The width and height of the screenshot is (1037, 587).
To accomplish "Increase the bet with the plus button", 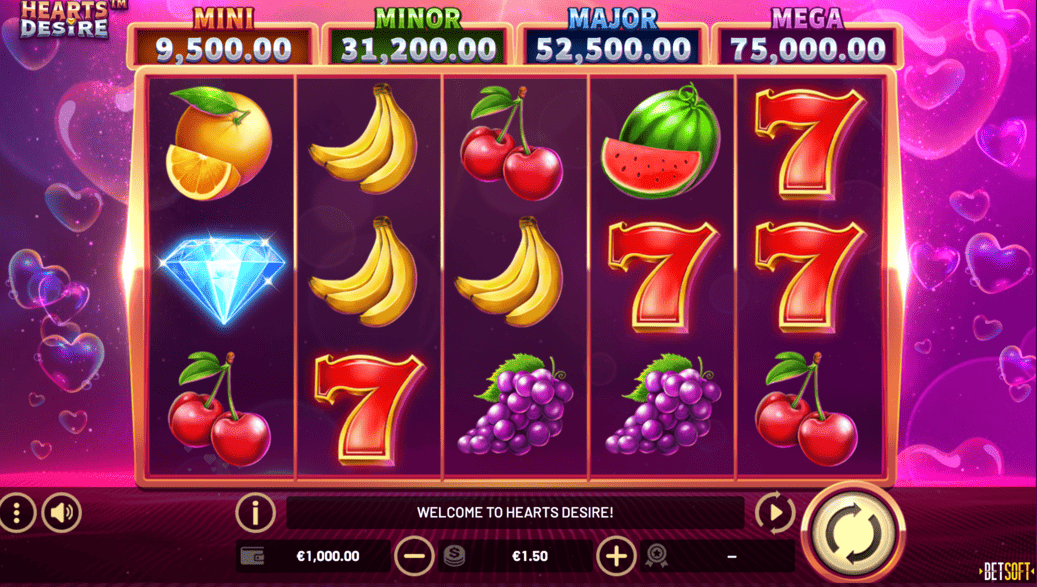I will pos(616,556).
